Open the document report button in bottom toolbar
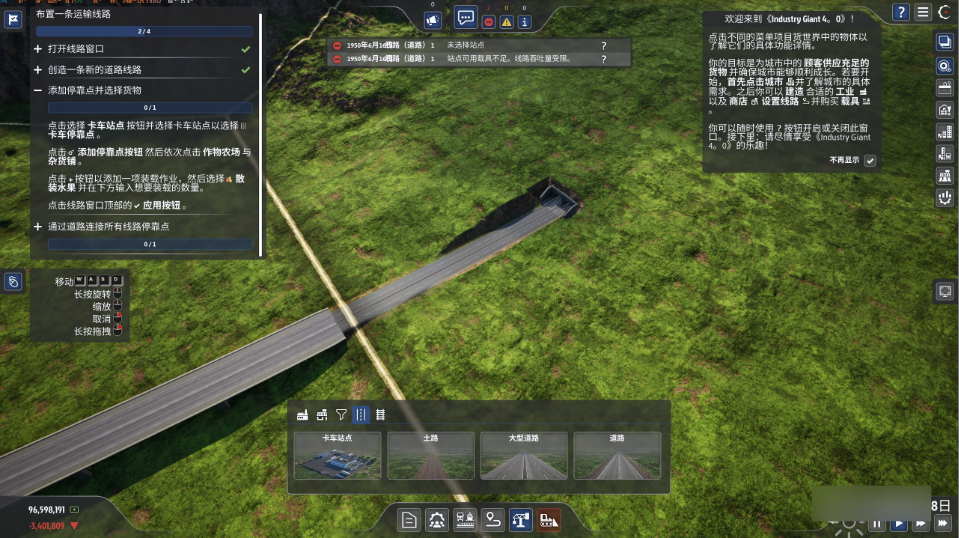Screen dimensions: 959x538 [x=409, y=519]
